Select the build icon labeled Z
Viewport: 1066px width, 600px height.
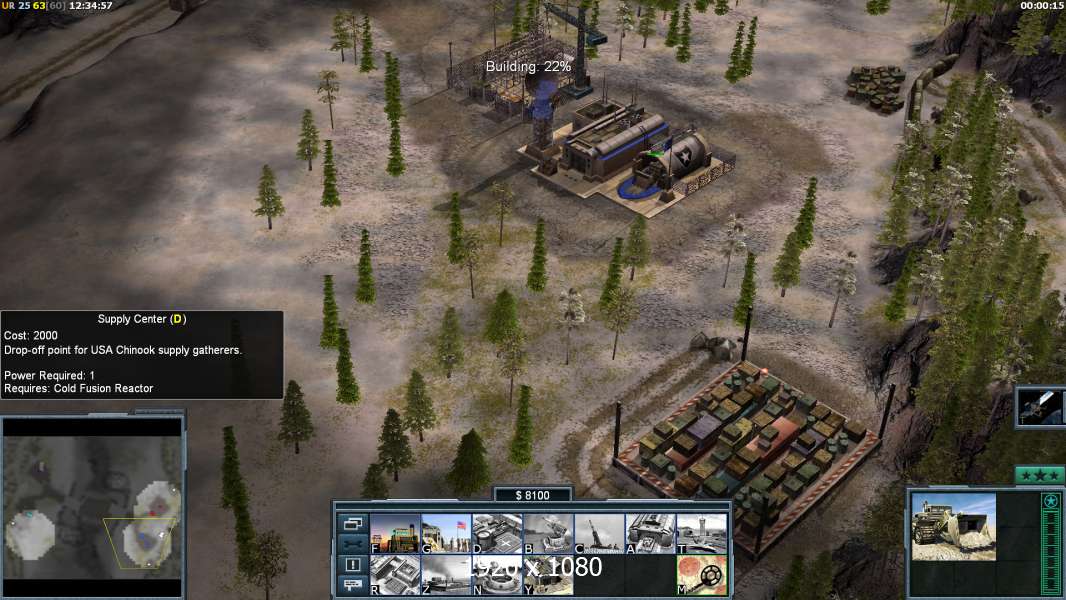(446, 575)
